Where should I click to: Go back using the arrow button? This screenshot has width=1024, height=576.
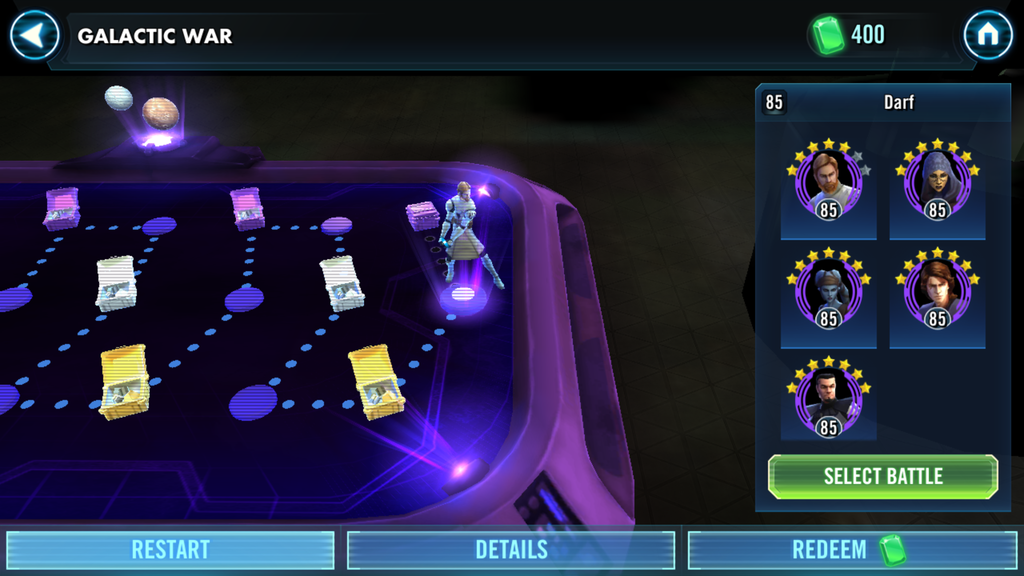coord(35,36)
